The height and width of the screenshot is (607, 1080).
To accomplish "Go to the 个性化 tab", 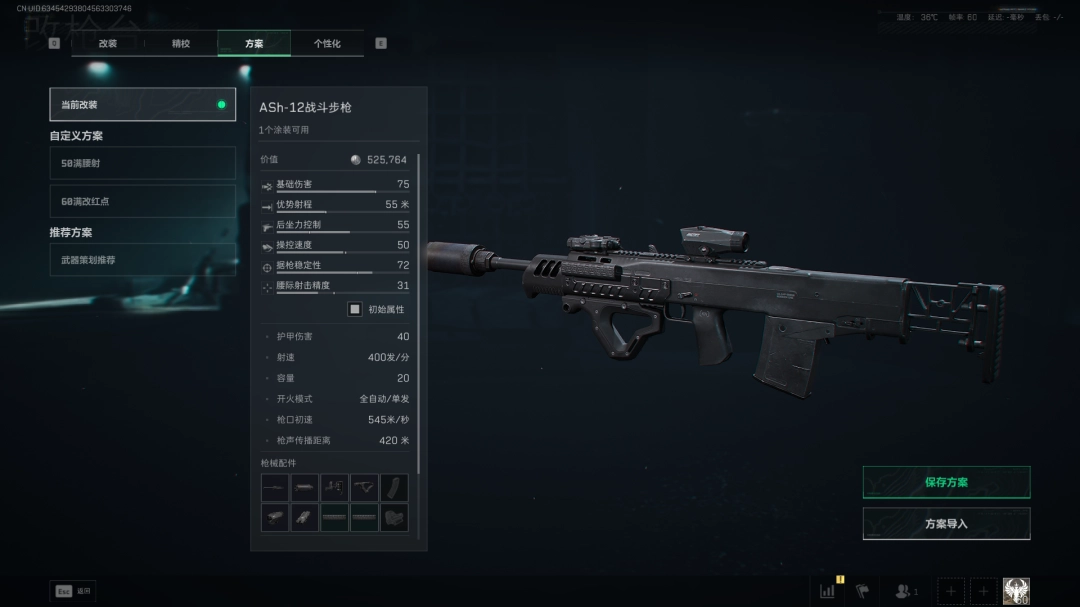I will click(x=327, y=44).
